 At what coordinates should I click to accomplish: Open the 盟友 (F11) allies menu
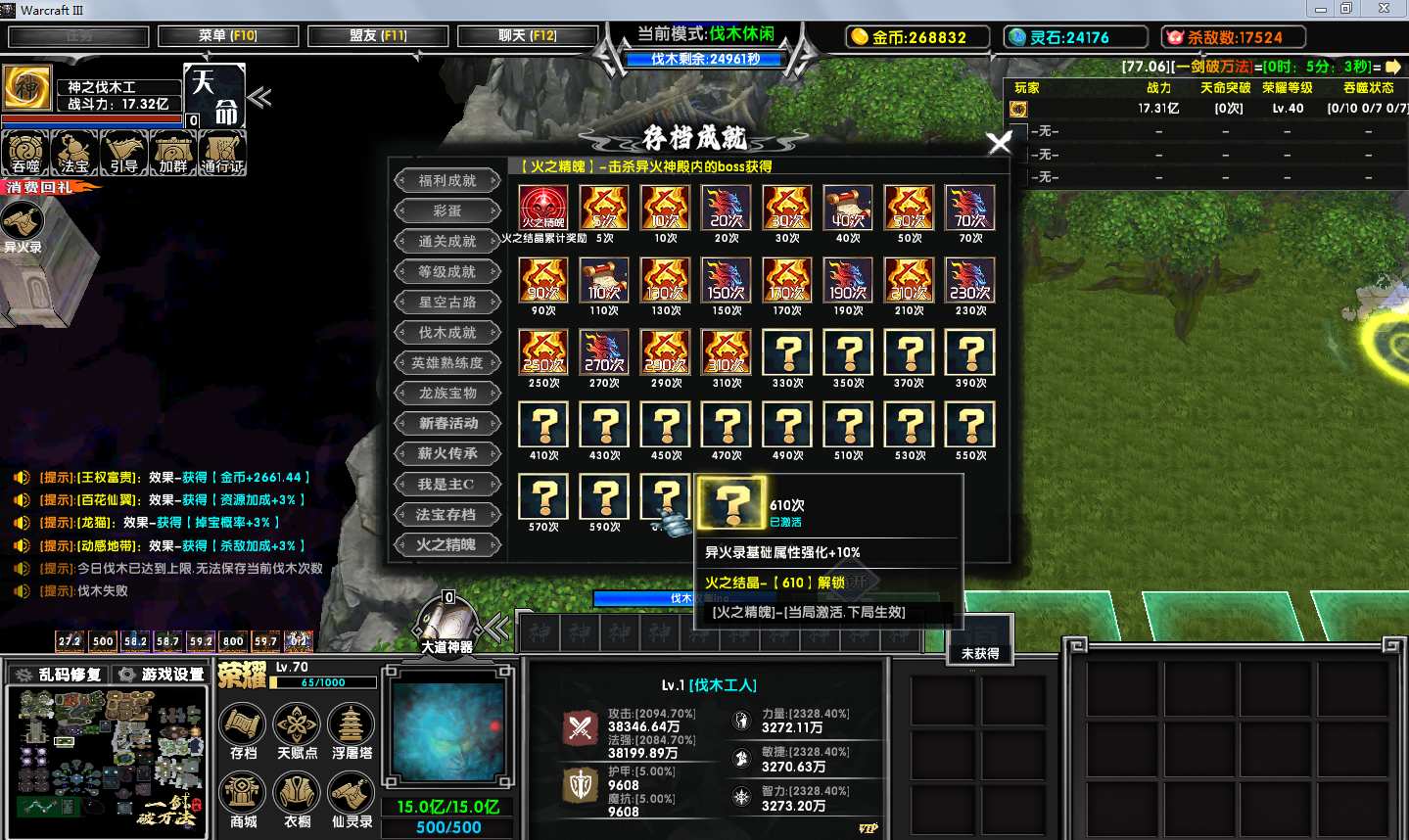[x=378, y=36]
